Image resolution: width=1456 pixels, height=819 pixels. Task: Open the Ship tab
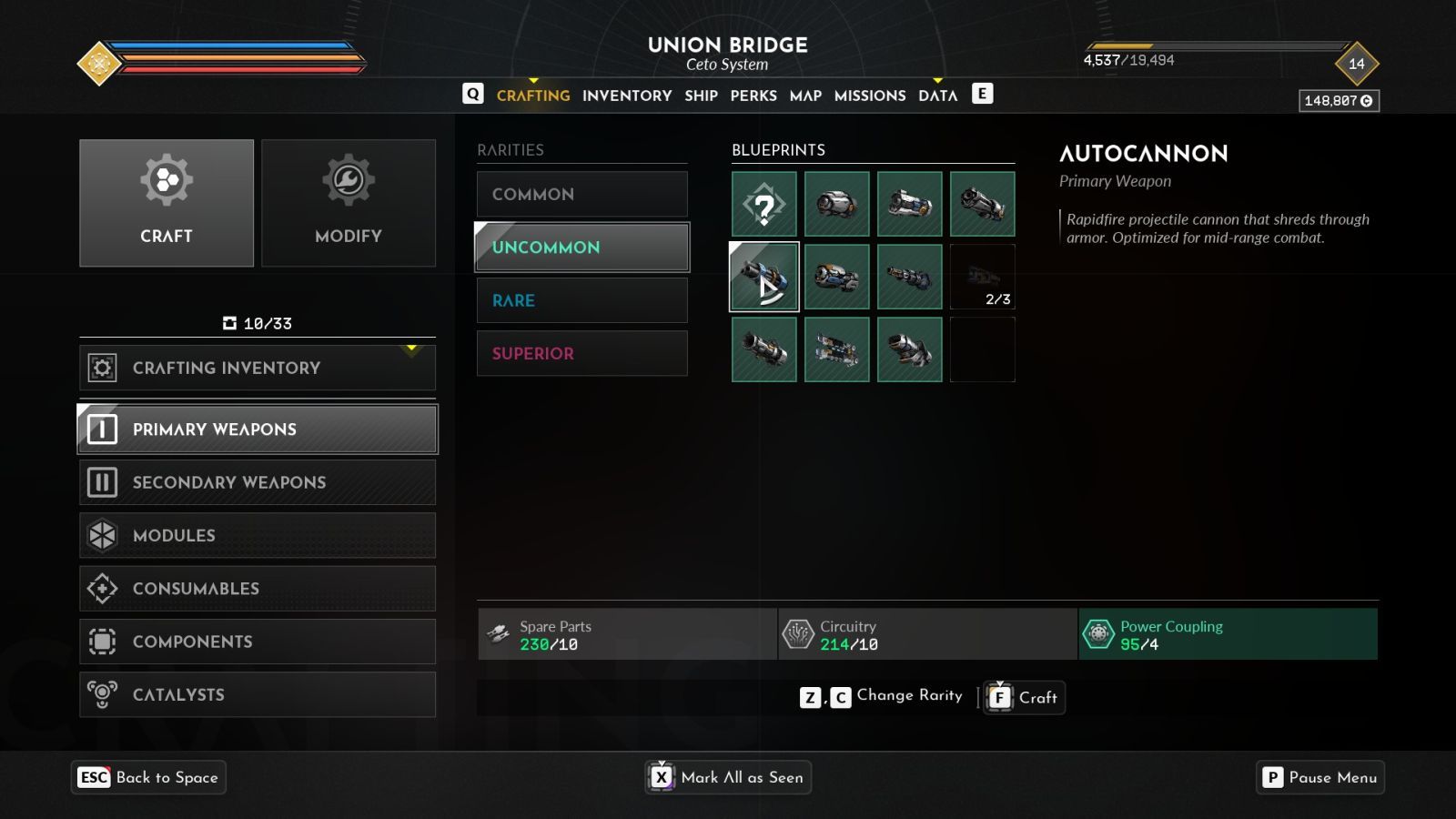[701, 96]
